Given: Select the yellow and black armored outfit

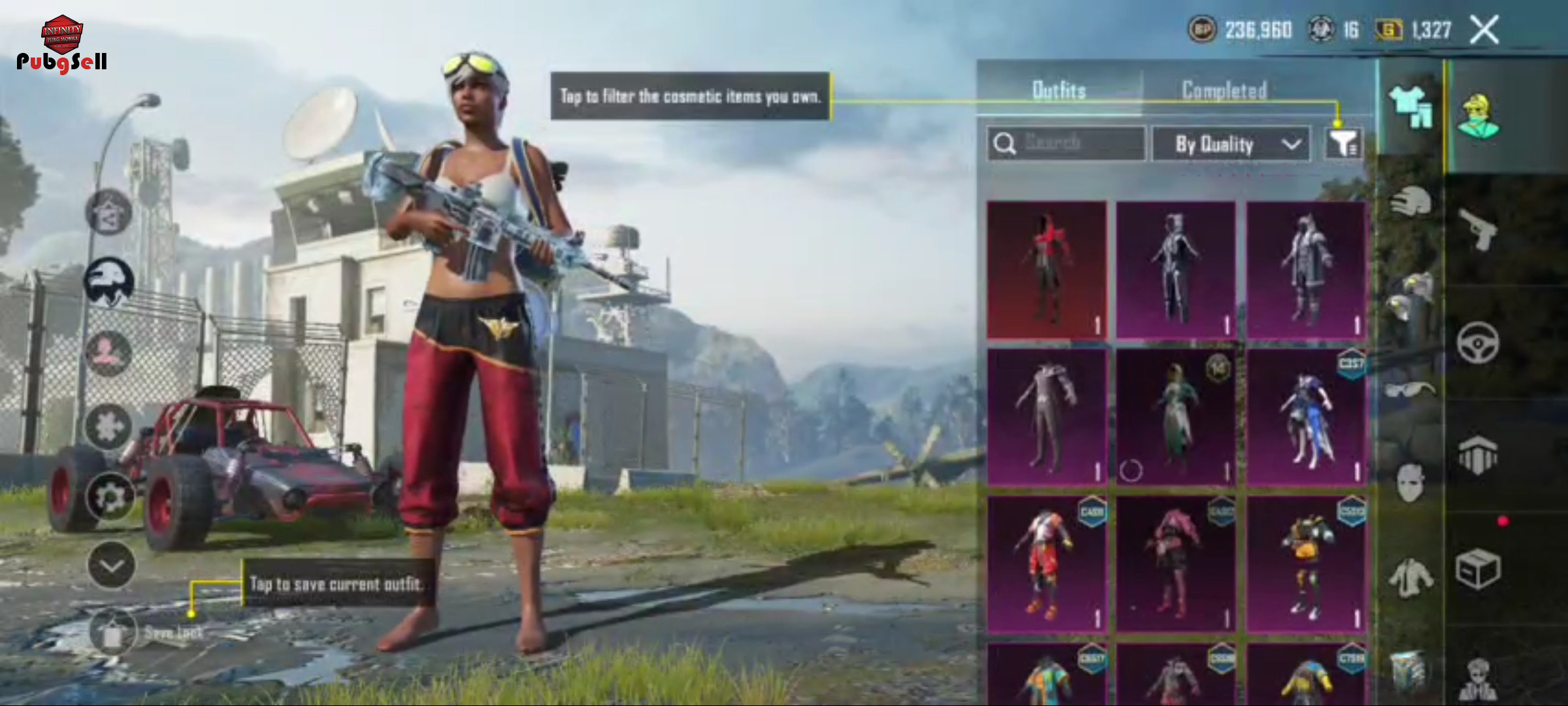Looking at the screenshot, I should [1306, 565].
